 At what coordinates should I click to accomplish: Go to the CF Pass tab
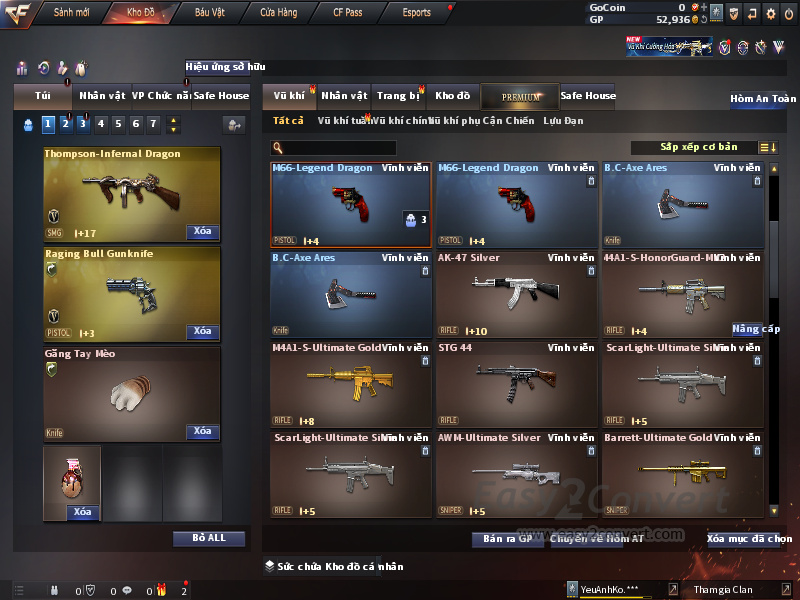pos(347,13)
